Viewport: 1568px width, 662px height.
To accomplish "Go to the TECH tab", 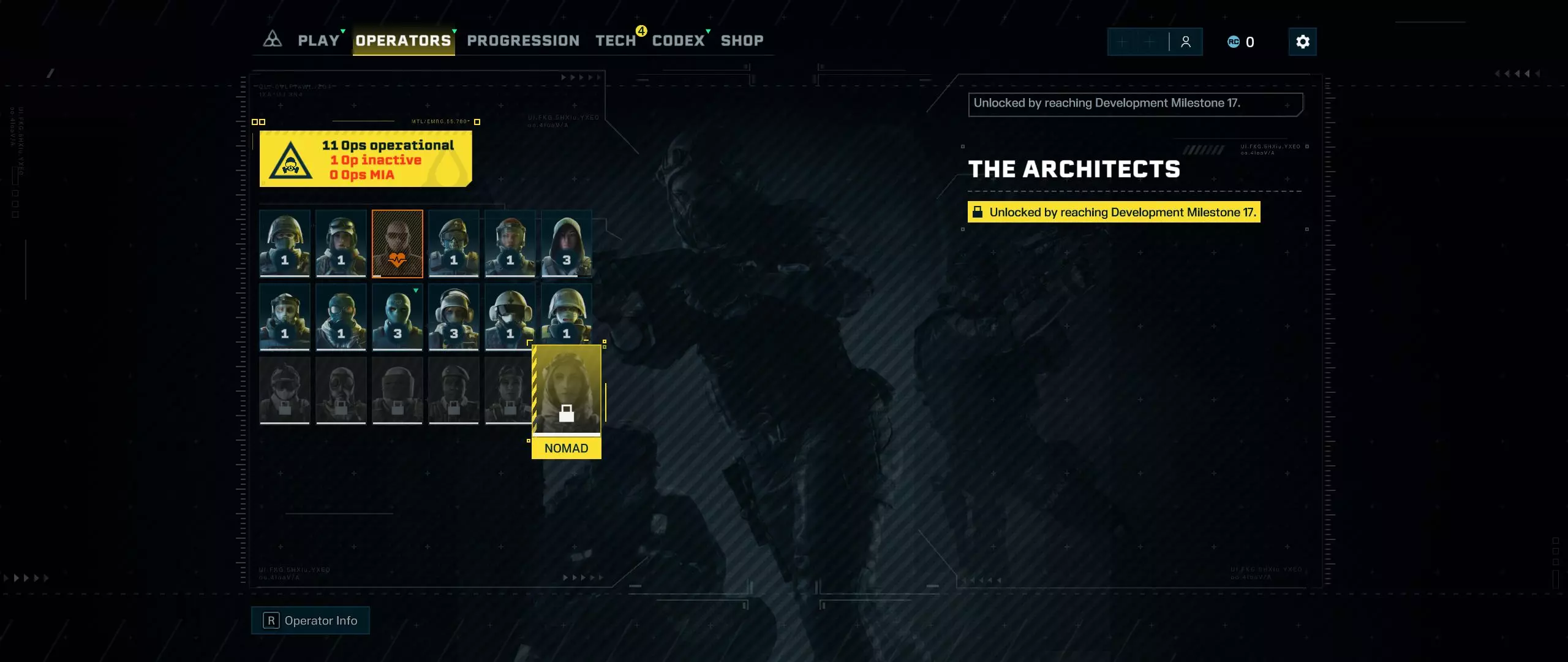I will 616,41.
